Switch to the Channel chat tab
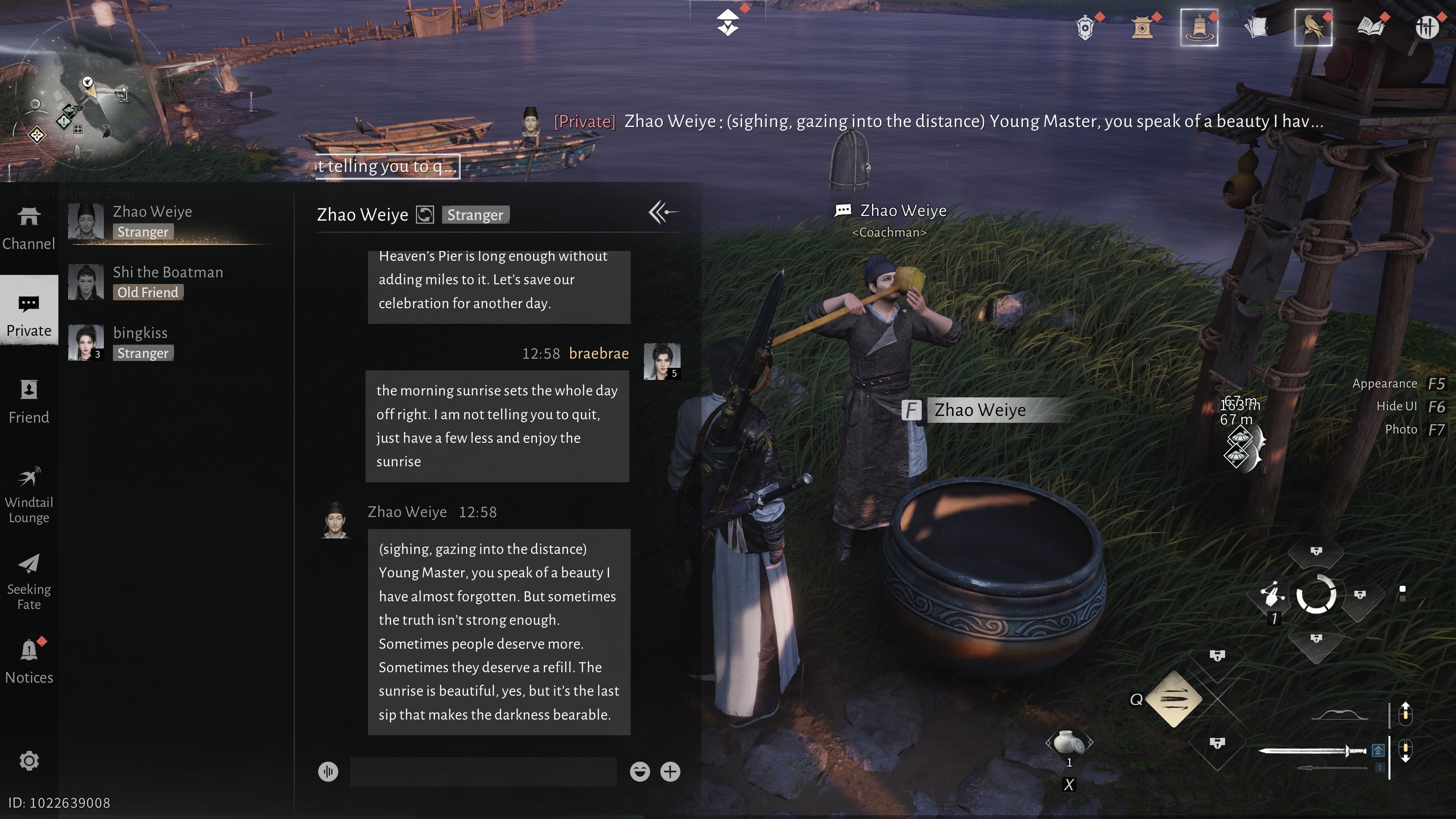Viewport: 1456px width, 819px height. coord(29,226)
